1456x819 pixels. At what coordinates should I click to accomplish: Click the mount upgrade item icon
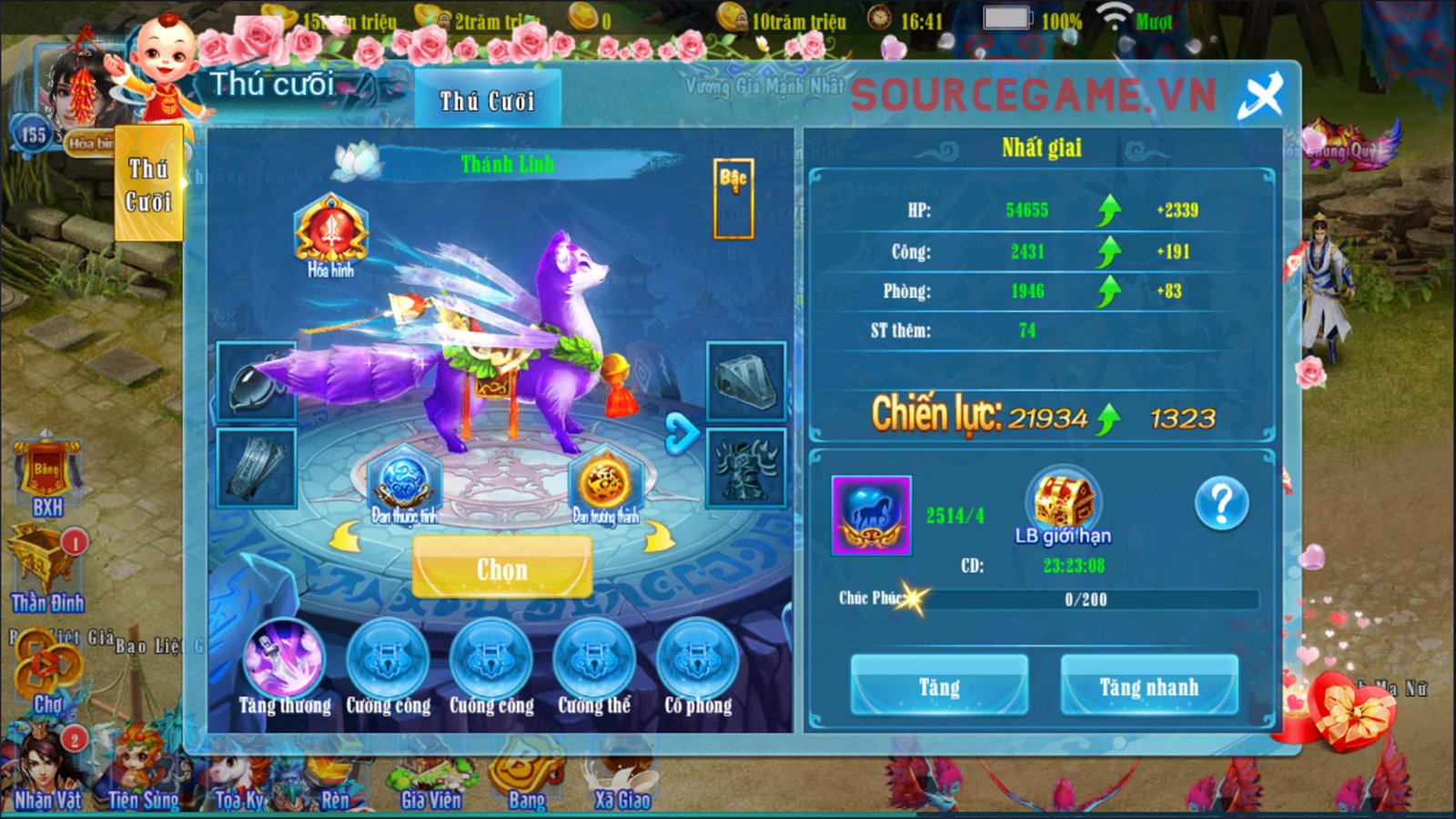pos(871,515)
